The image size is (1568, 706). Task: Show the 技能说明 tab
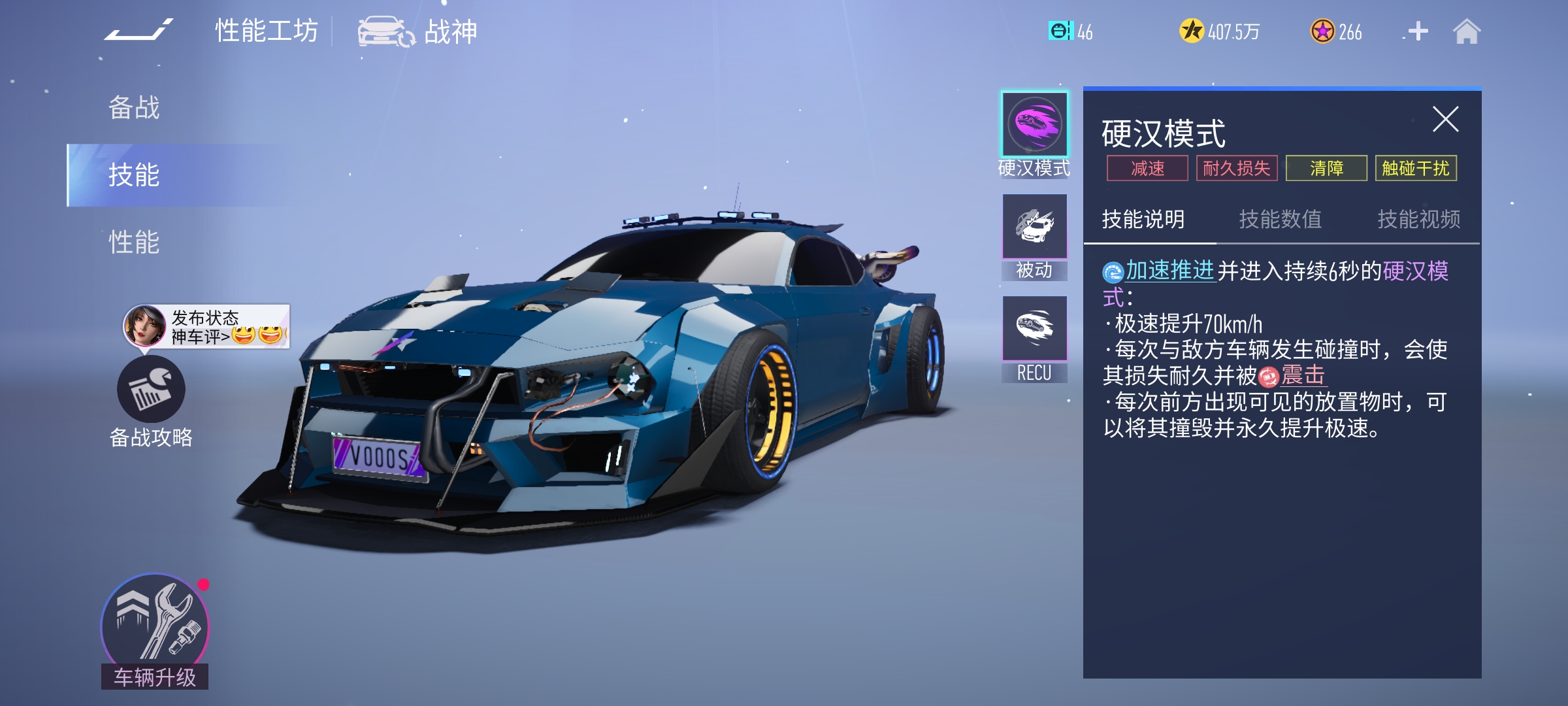point(1143,219)
